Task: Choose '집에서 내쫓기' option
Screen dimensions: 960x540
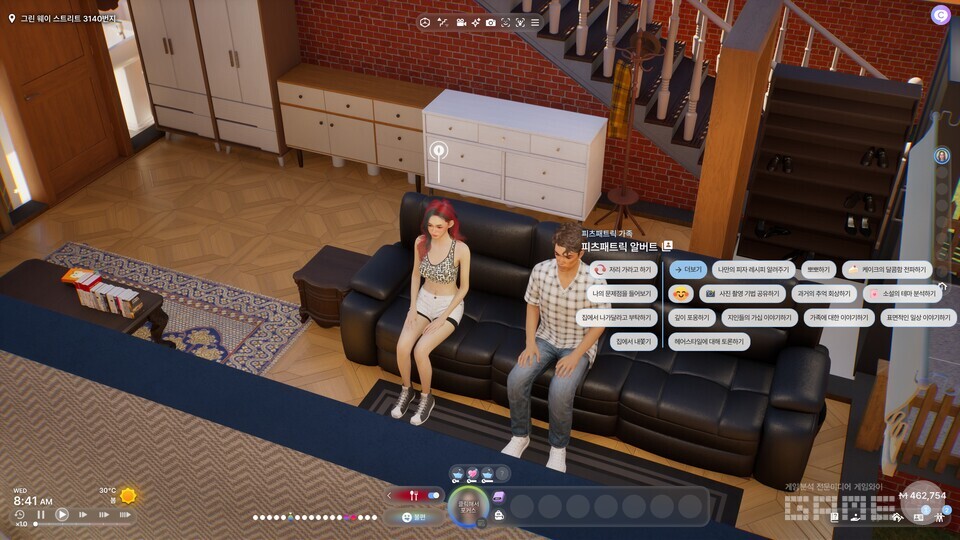Action: tap(634, 341)
